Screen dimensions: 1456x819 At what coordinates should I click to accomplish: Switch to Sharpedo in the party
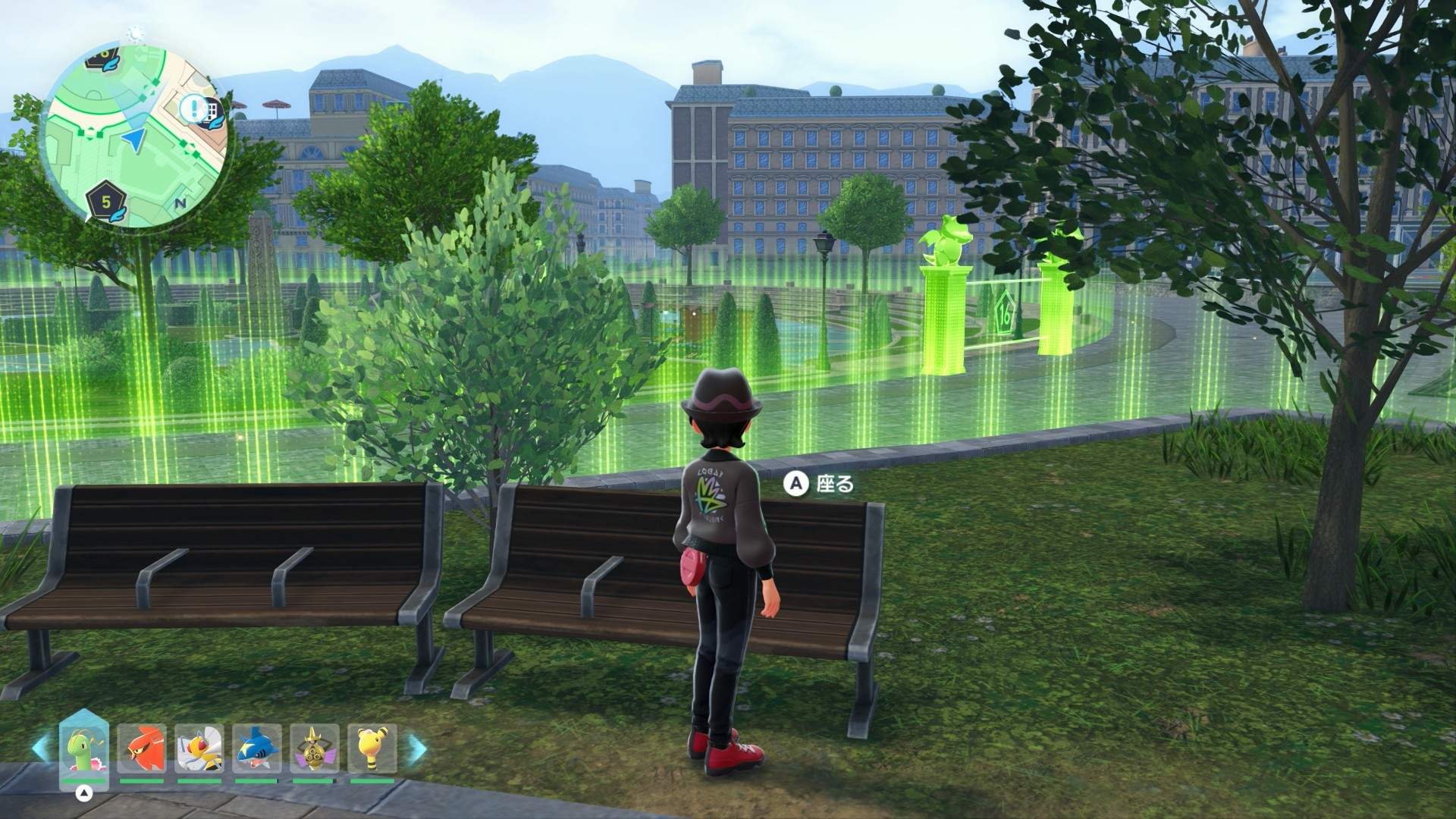(x=256, y=749)
